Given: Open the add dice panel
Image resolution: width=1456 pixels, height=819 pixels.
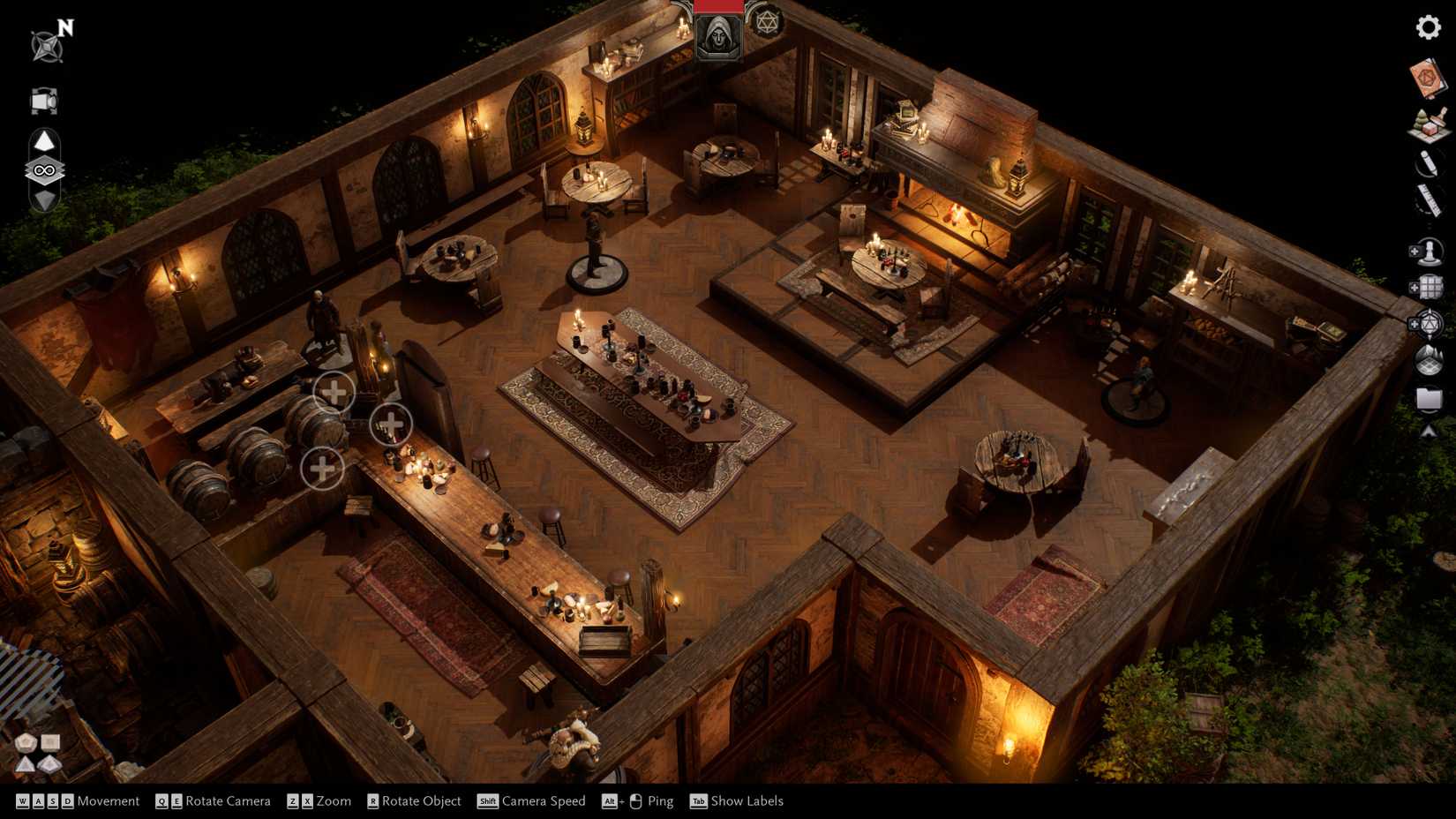Looking at the screenshot, I should (1426, 325).
